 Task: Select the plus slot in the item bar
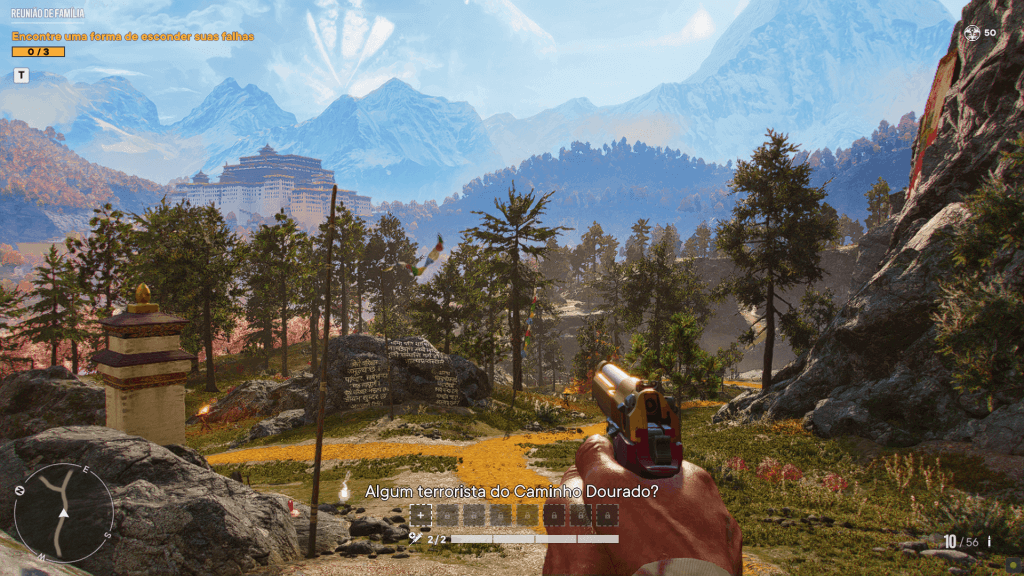pos(421,515)
